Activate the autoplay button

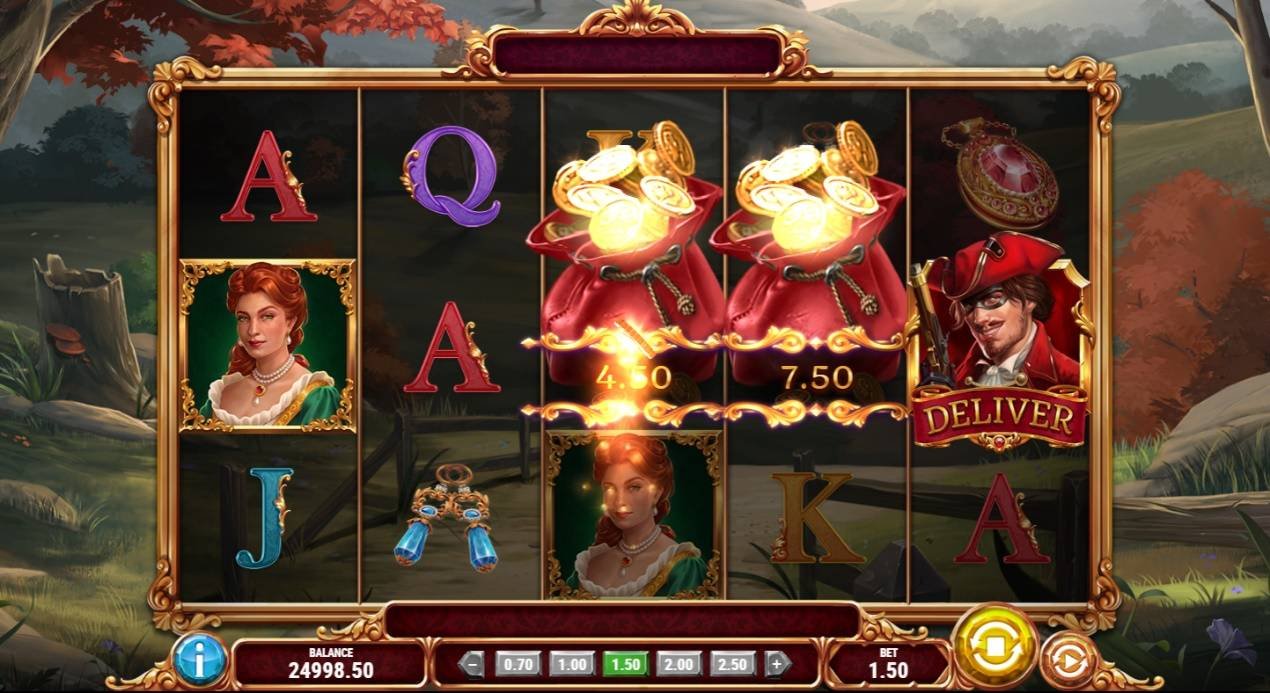(x=1066, y=661)
